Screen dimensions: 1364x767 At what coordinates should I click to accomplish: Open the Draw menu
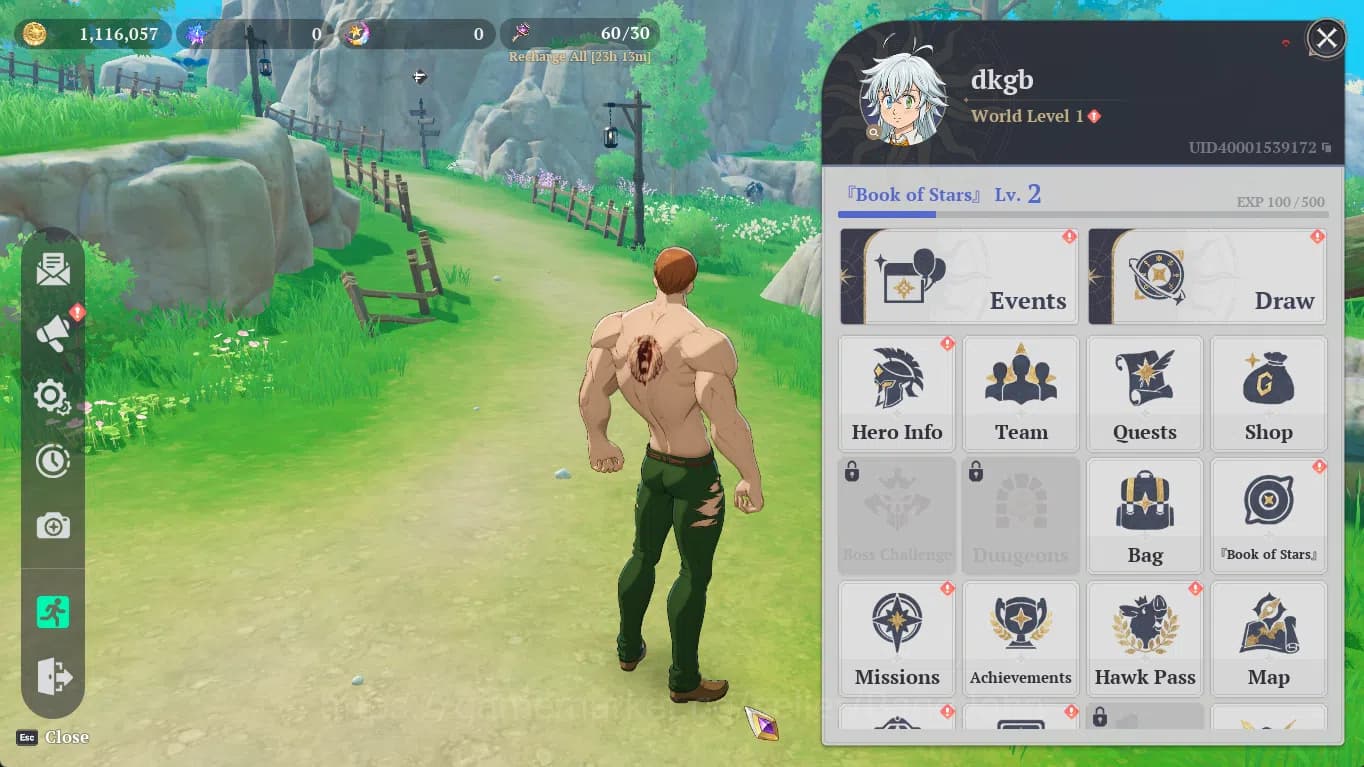click(1207, 277)
